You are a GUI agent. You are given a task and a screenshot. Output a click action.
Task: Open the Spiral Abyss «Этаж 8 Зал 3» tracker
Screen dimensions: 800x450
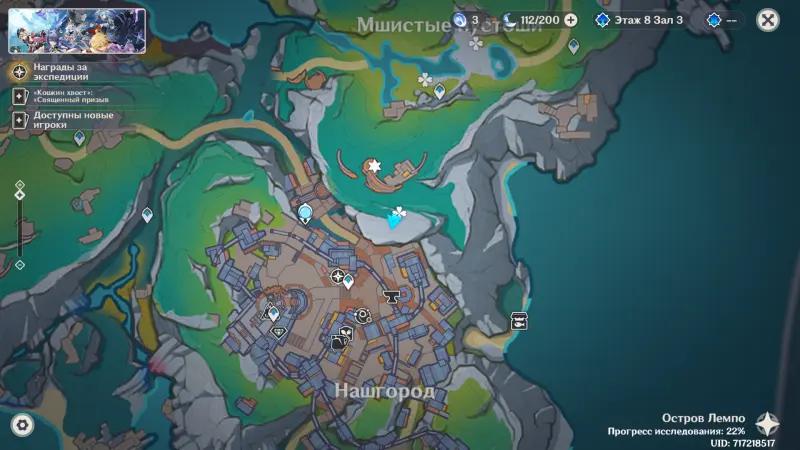[x=639, y=19]
